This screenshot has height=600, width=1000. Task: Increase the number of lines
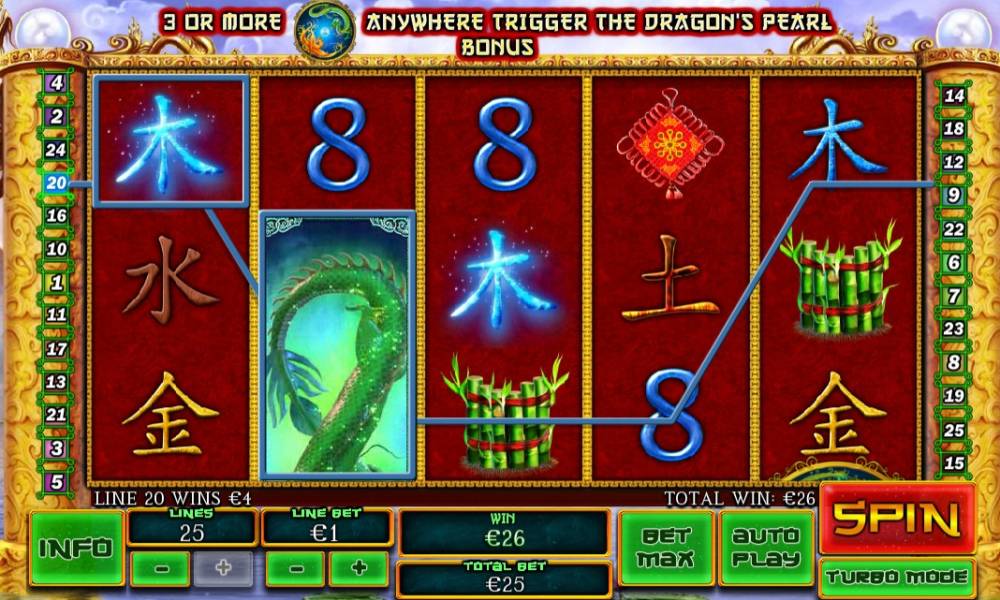tap(222, 568)
